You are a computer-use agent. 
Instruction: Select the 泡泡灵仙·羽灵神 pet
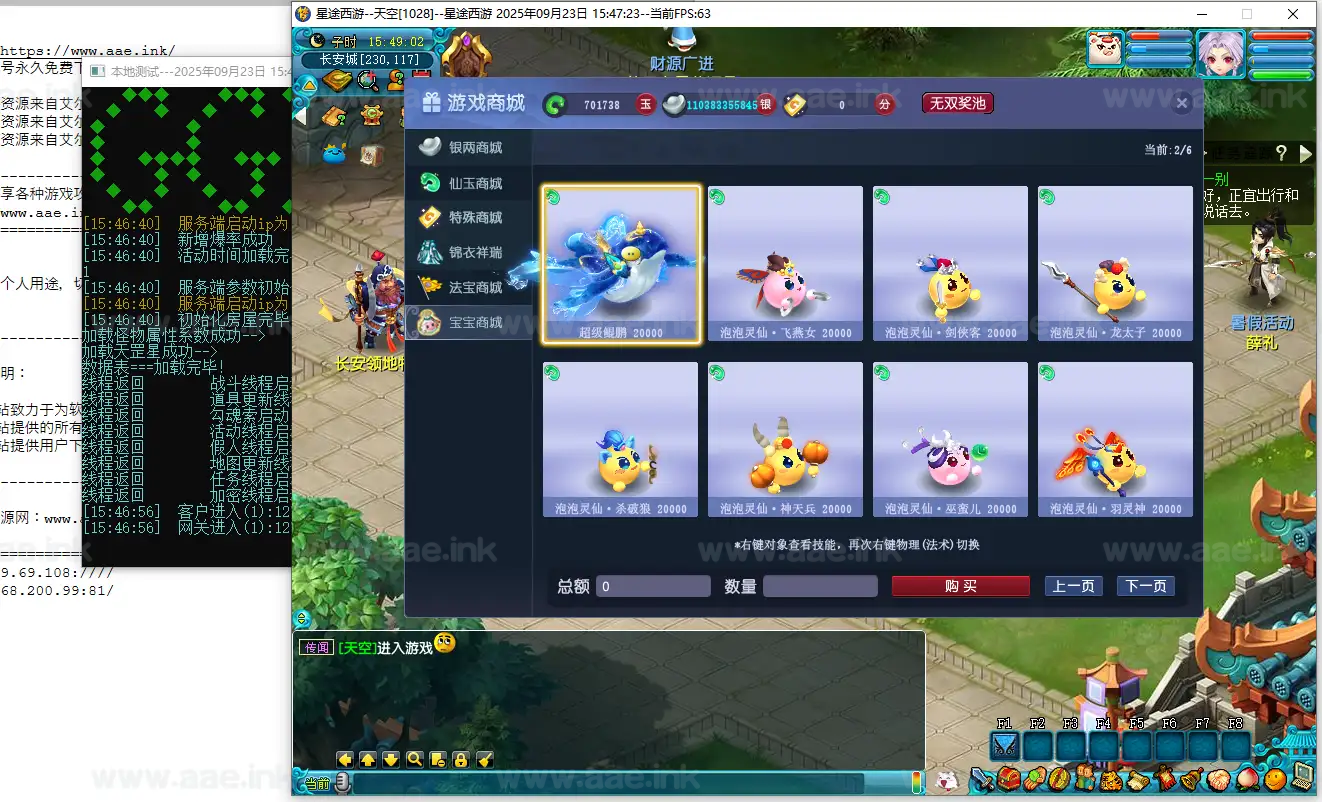point(1115,440)
